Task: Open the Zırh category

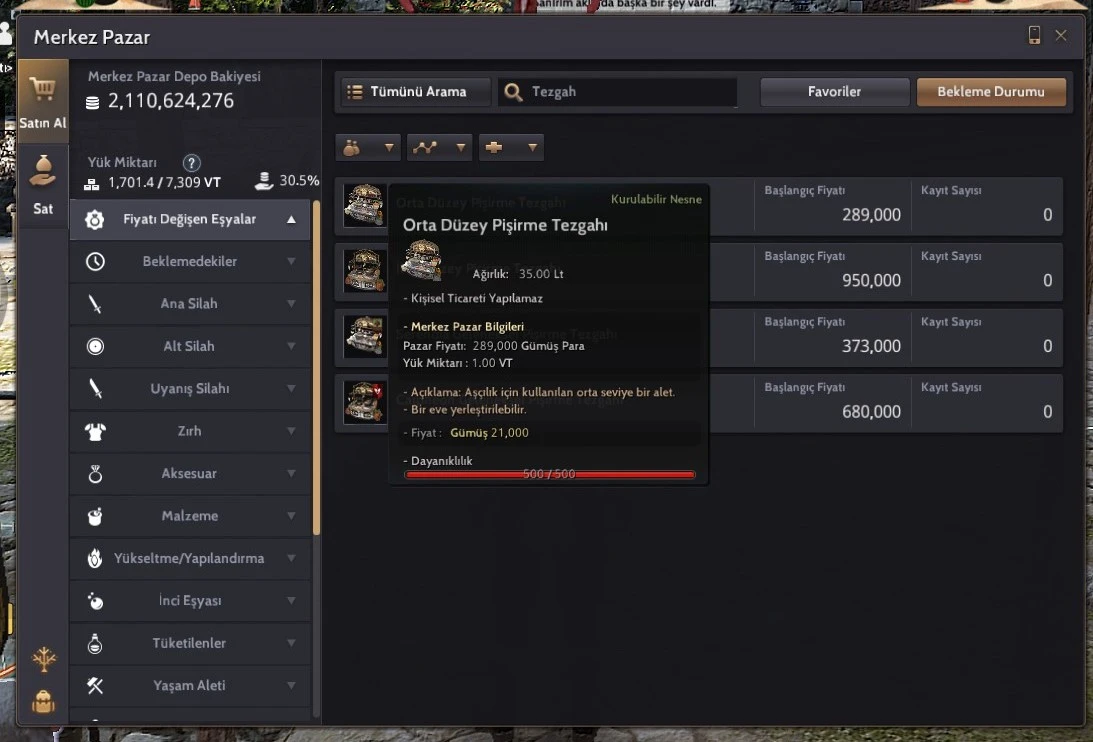Action: [x=190, y=431]
